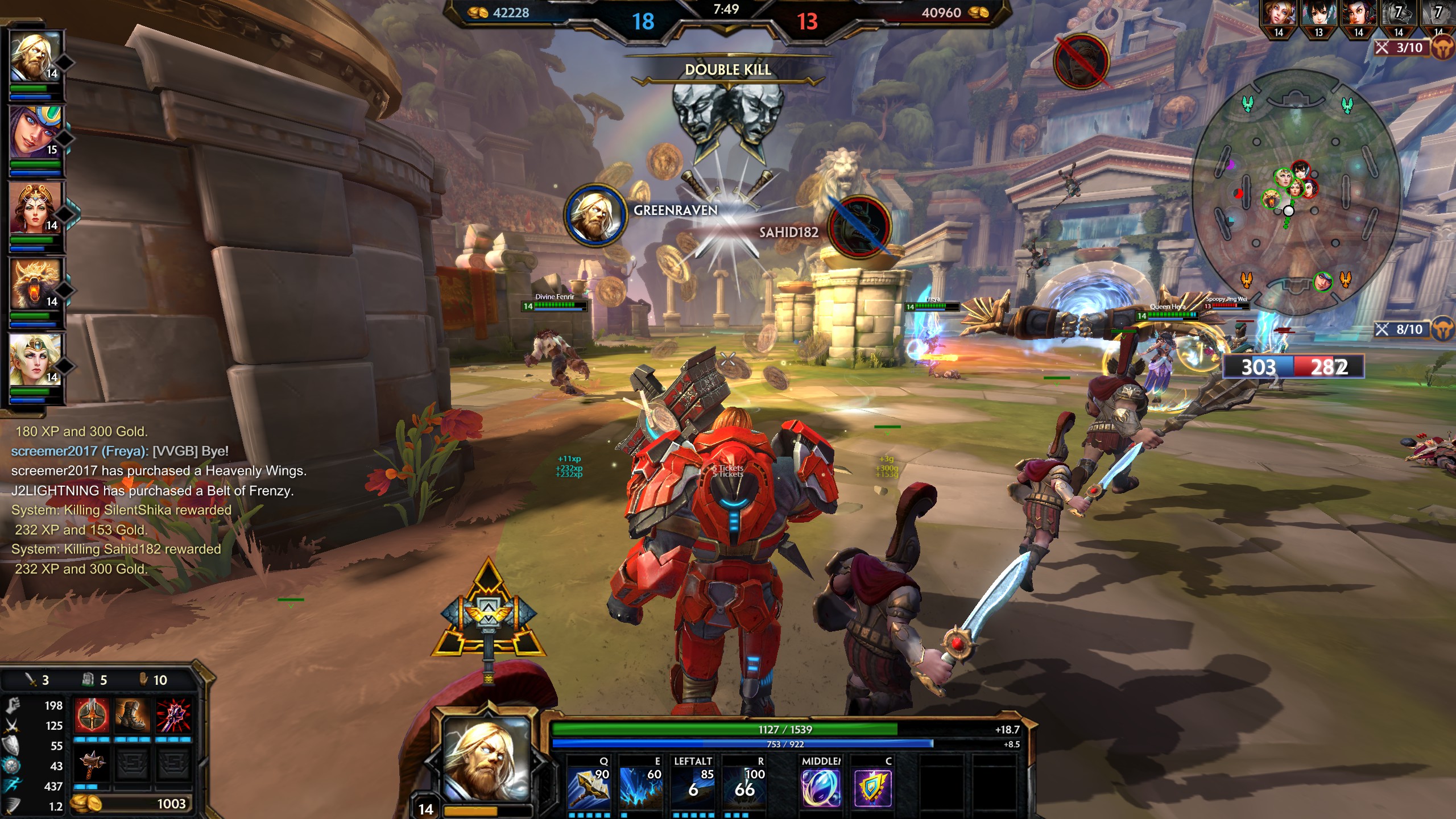Screen dimensions: 1456x819
Task: Select the spiked wooden hammer item
Action: coord(92,765)
